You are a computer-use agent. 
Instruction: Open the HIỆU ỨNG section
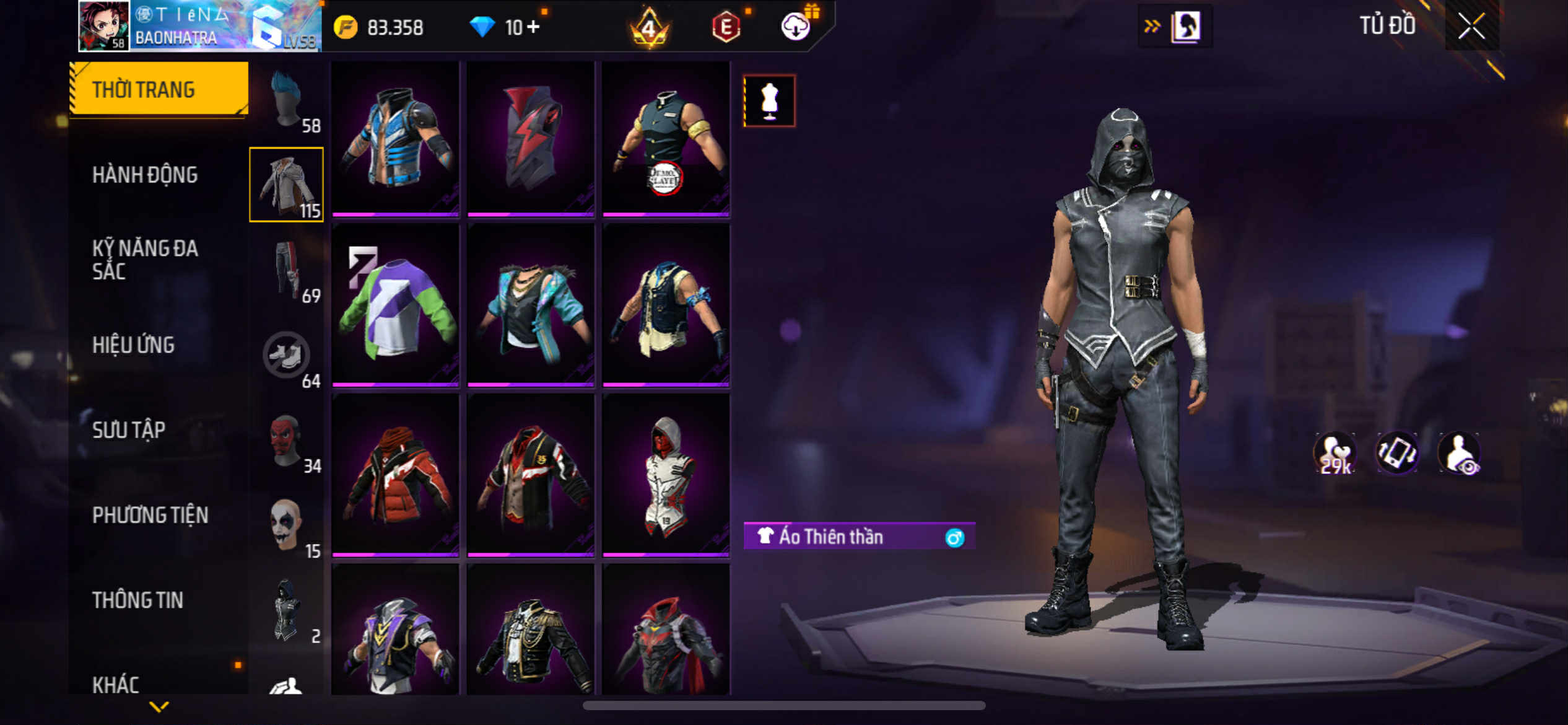(133, 345)
